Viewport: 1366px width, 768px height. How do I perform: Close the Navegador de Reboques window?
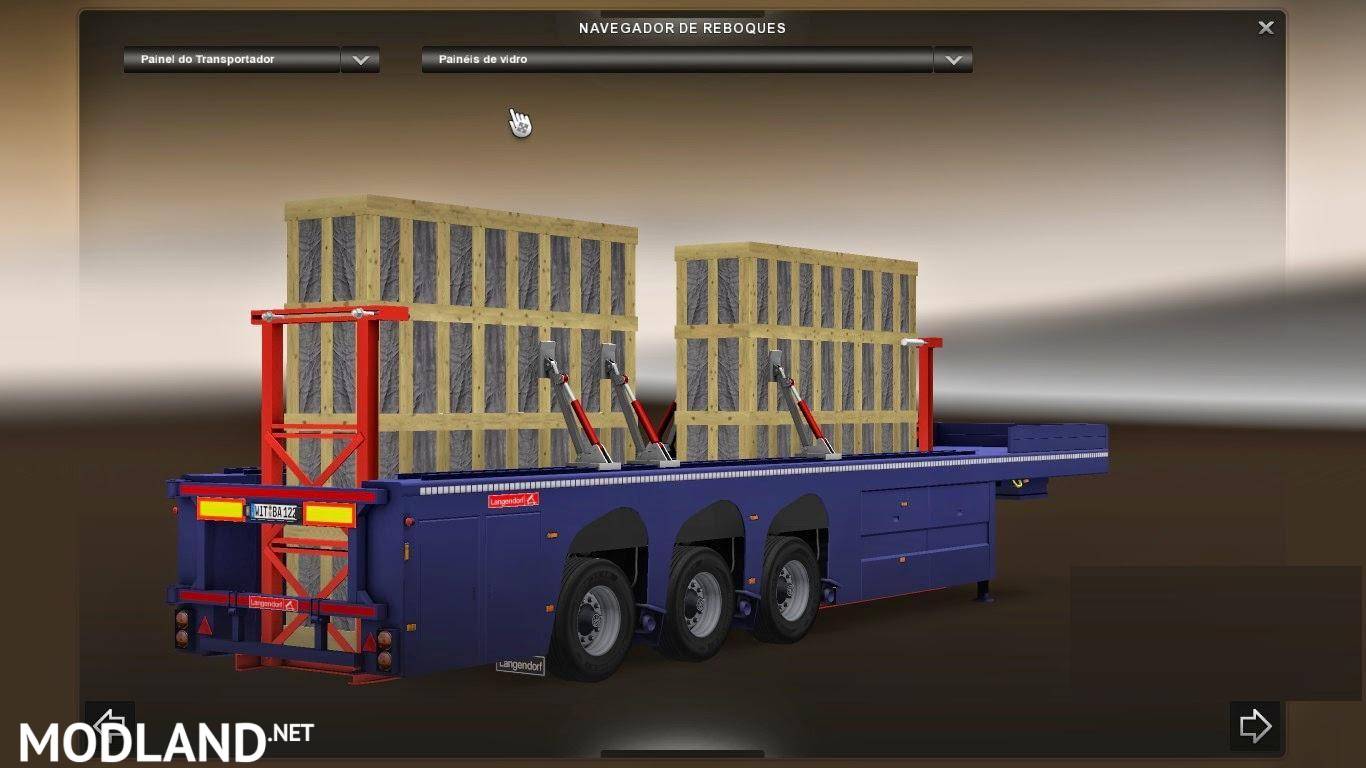[x=1265, y=28]
